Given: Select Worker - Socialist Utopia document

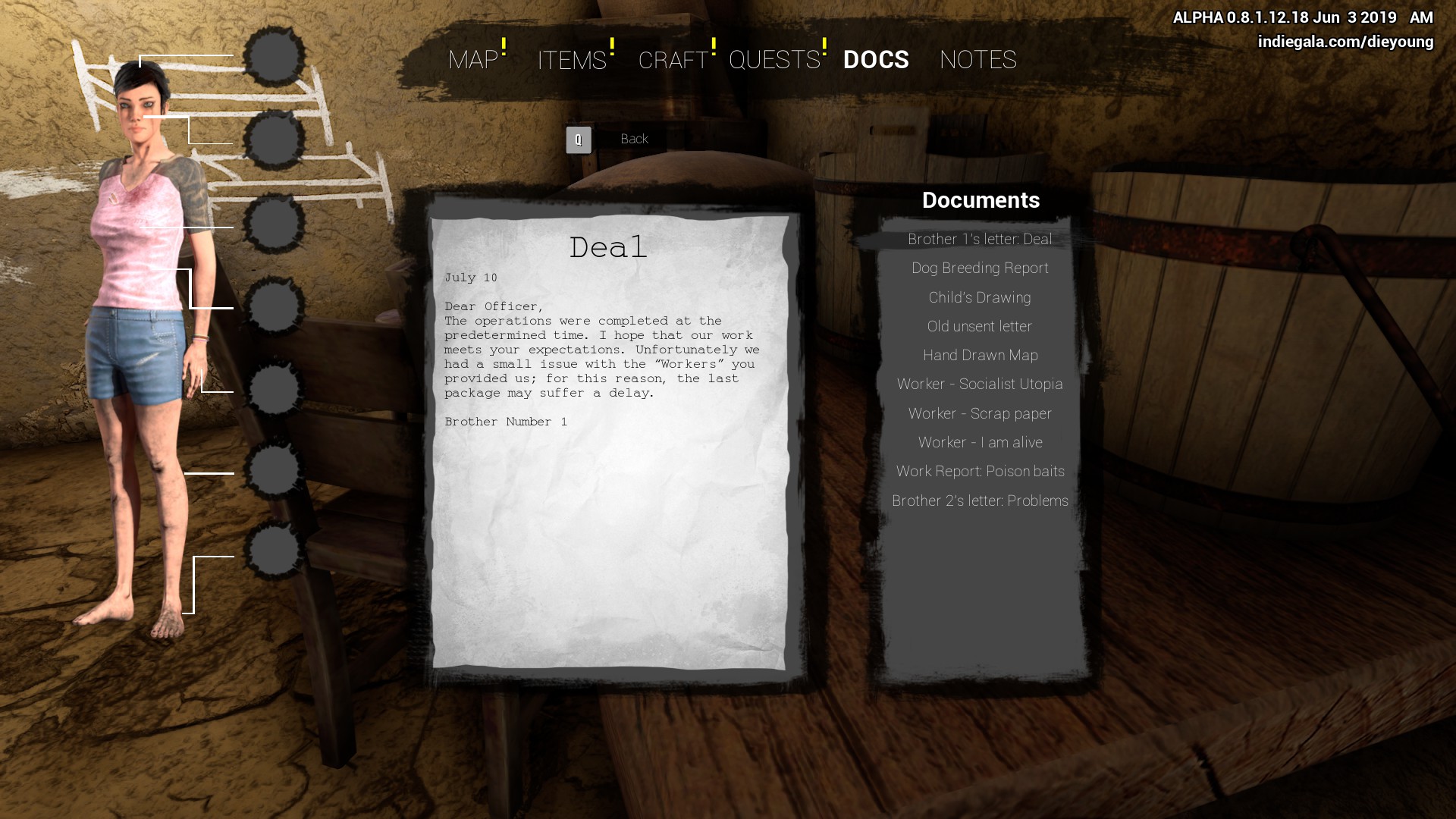Looking at the screenshot, I should click(x=980, y=384).
